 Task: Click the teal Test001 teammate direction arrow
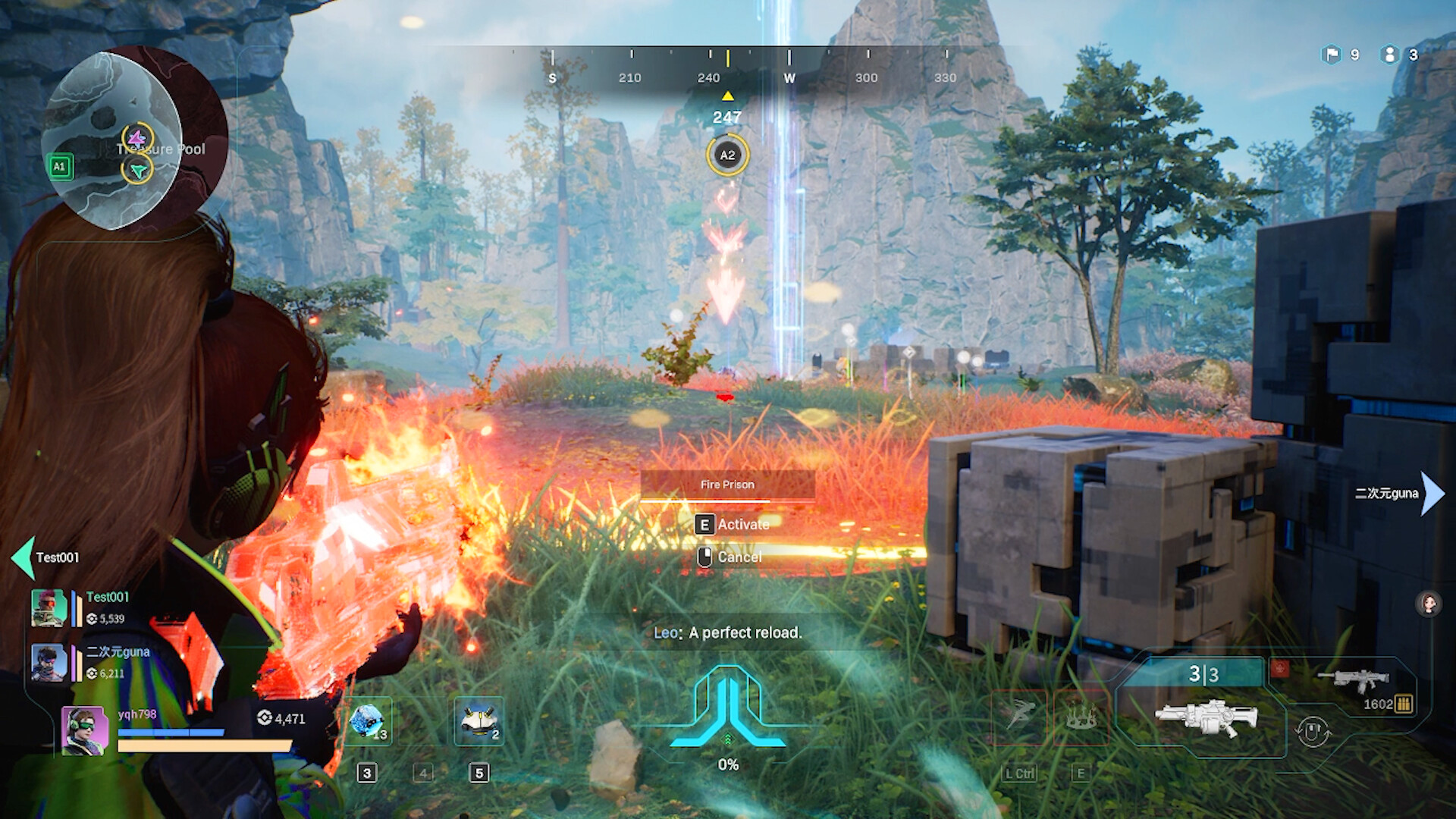pos(23,557)
